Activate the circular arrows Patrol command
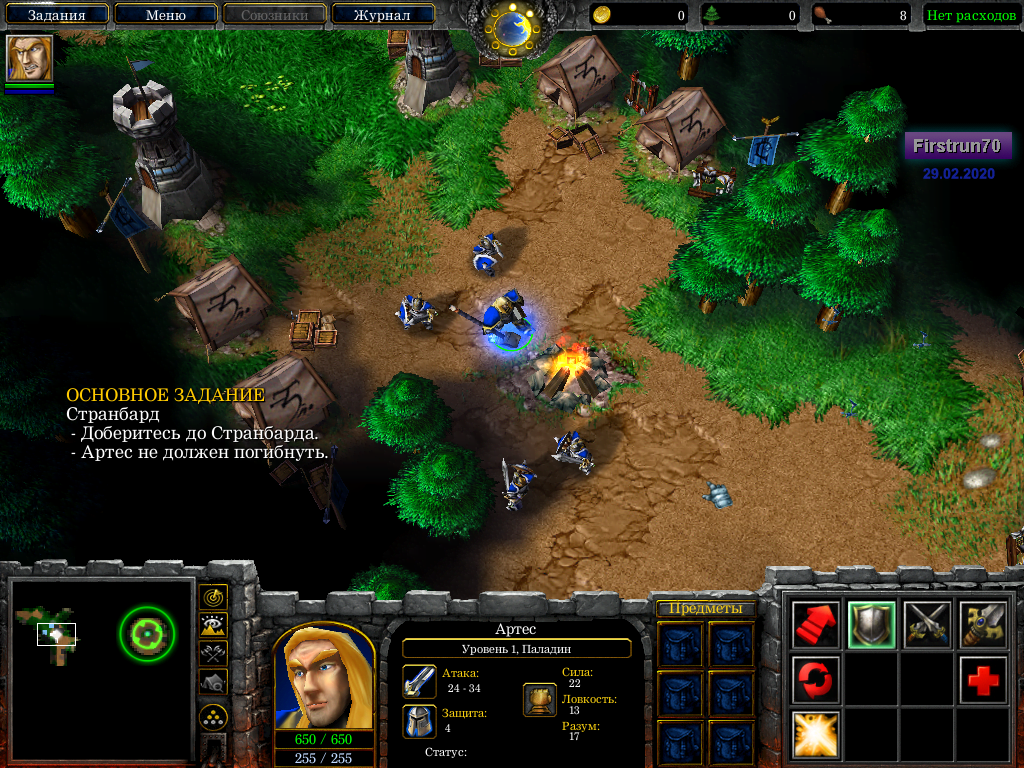Screen dimensions: 1024x768 [815, 680]
